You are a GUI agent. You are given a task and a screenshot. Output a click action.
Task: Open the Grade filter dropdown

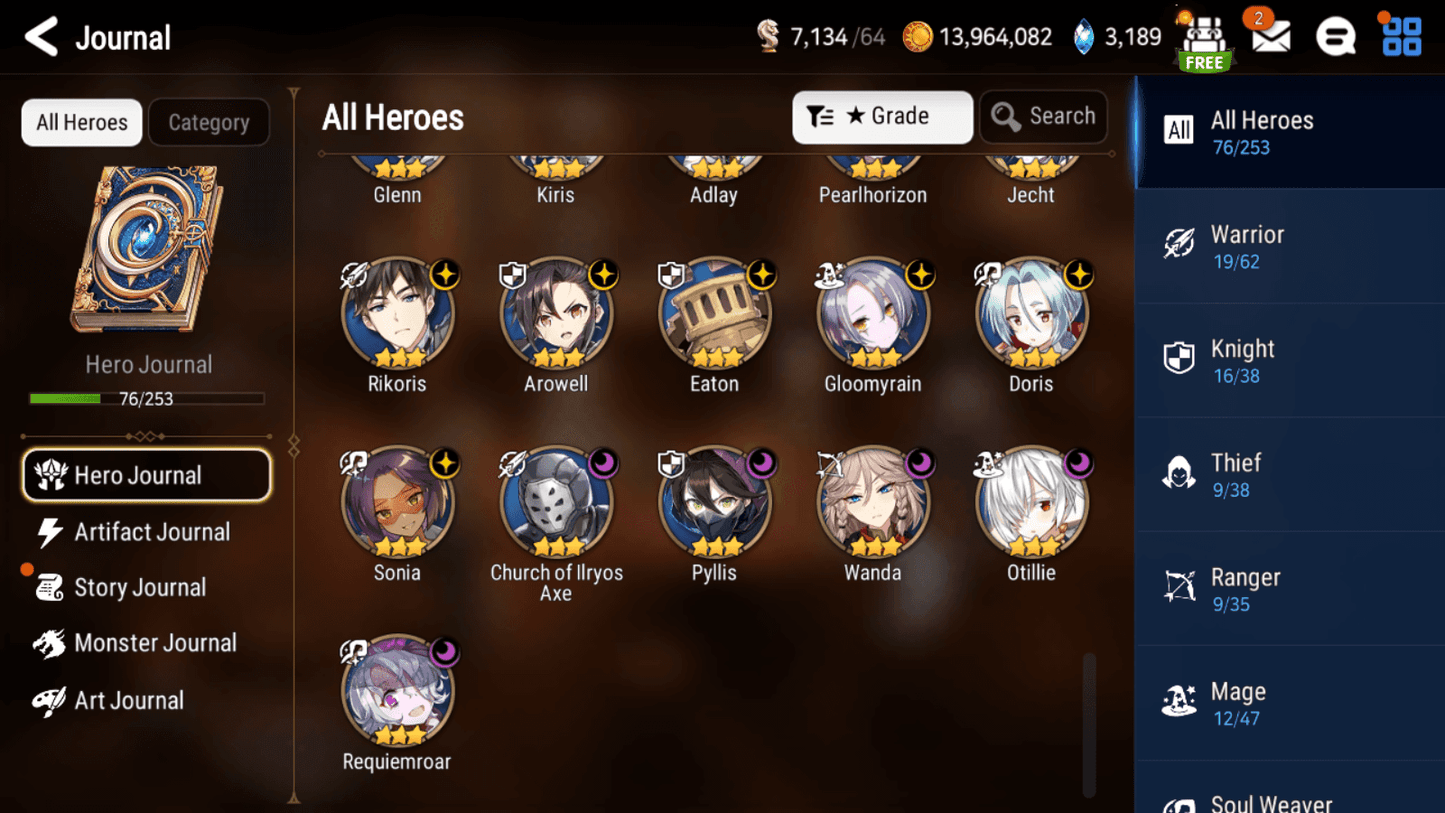pos(881,116)
